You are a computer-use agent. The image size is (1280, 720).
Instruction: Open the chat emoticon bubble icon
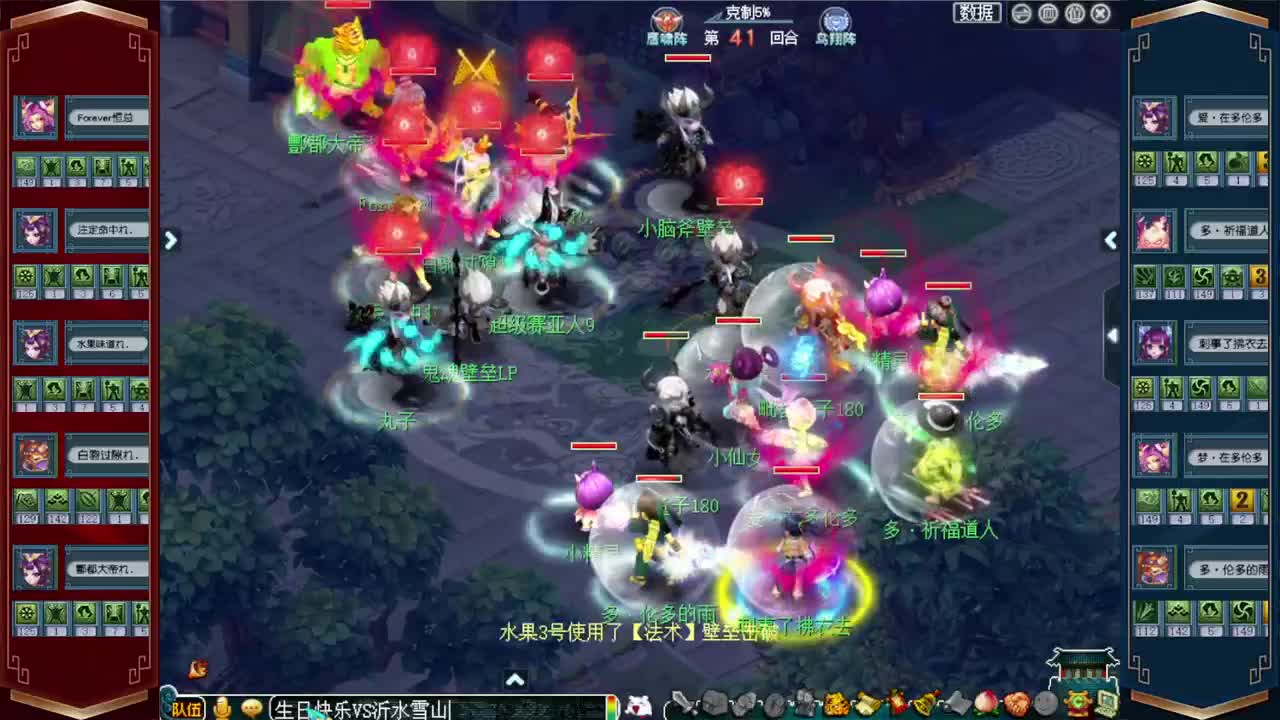[252, 707]
